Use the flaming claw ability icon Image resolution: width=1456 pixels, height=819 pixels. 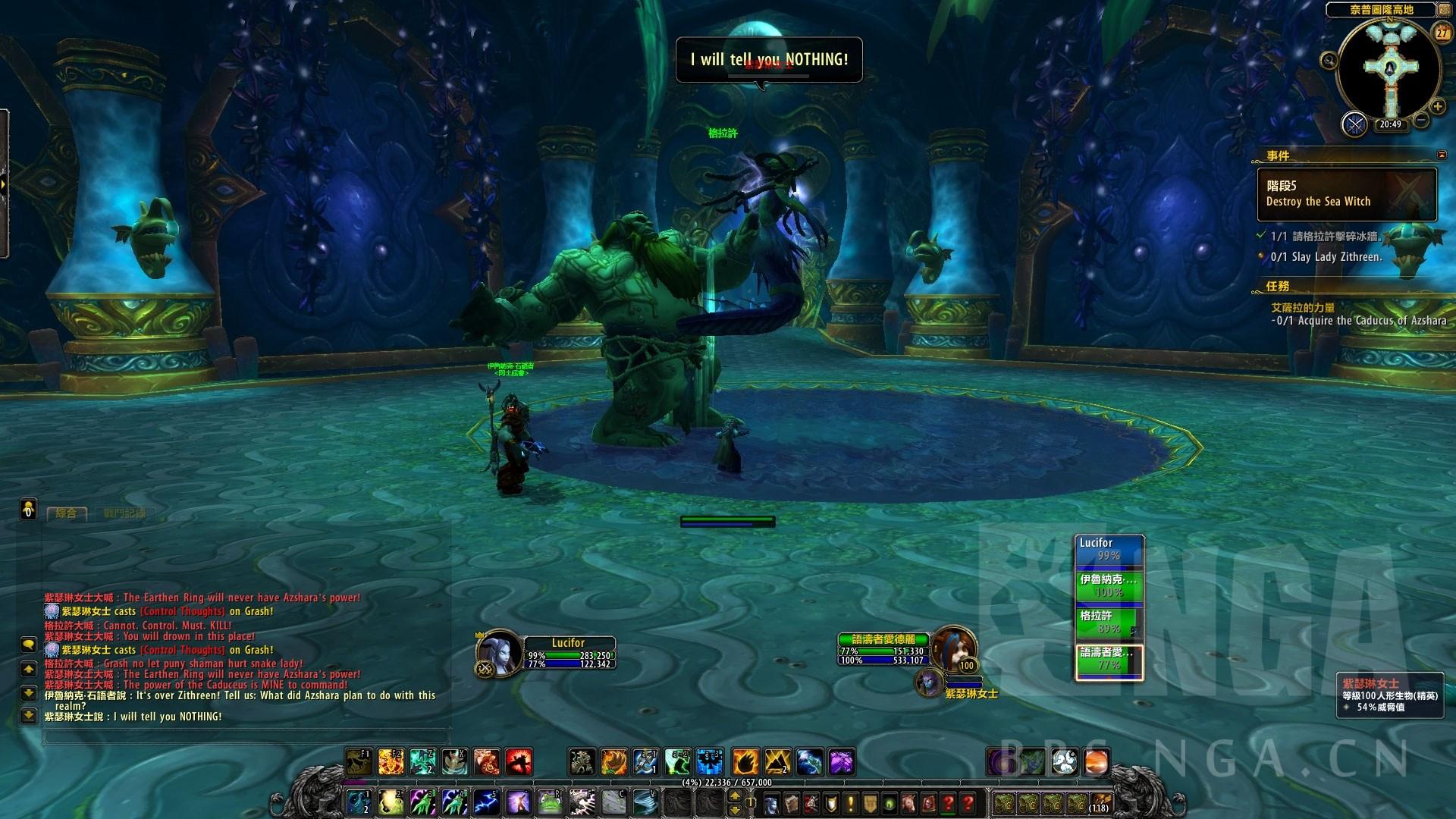tap(745, 761)
